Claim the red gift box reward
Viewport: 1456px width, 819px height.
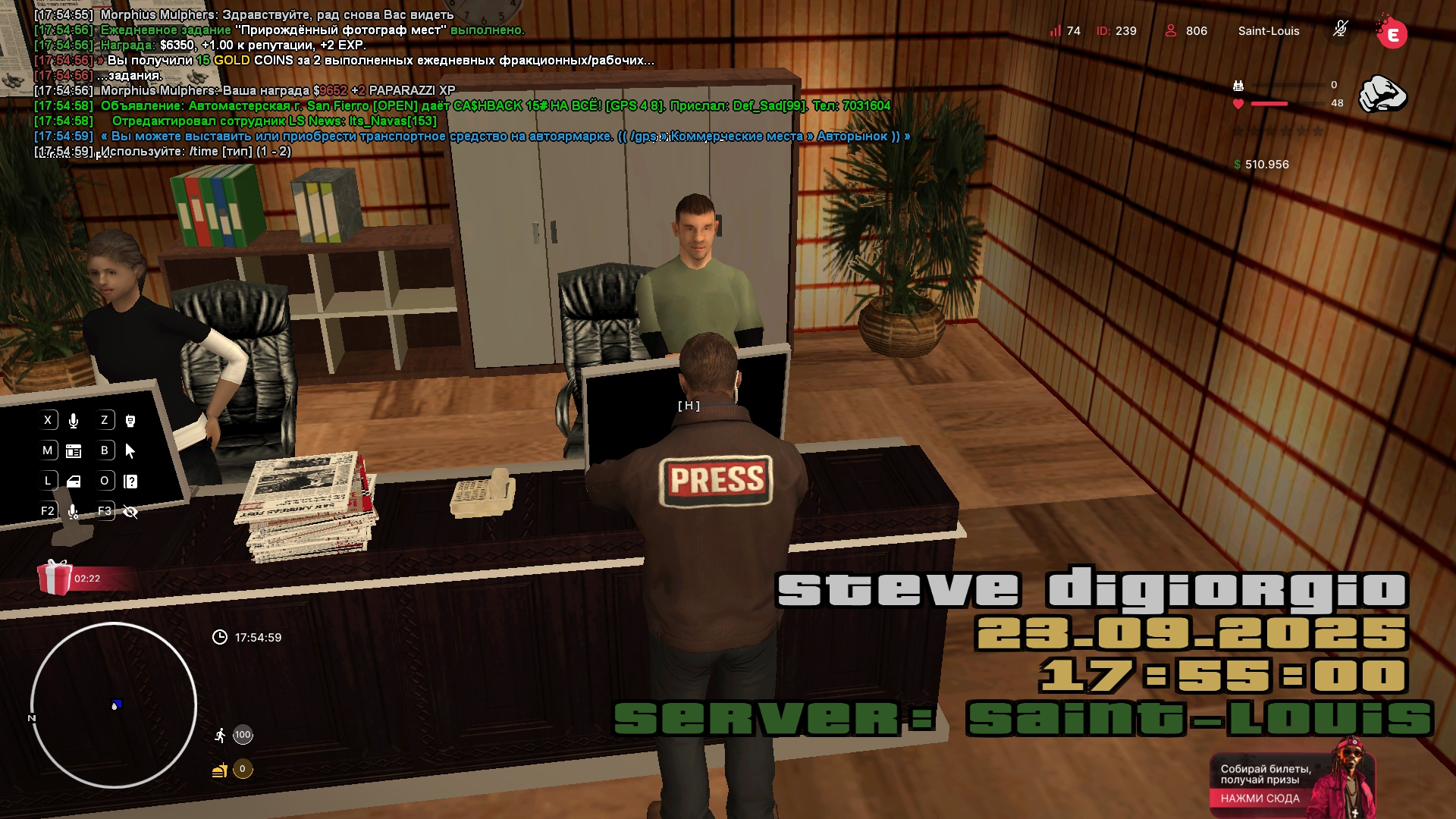click(x=55, y=578)
